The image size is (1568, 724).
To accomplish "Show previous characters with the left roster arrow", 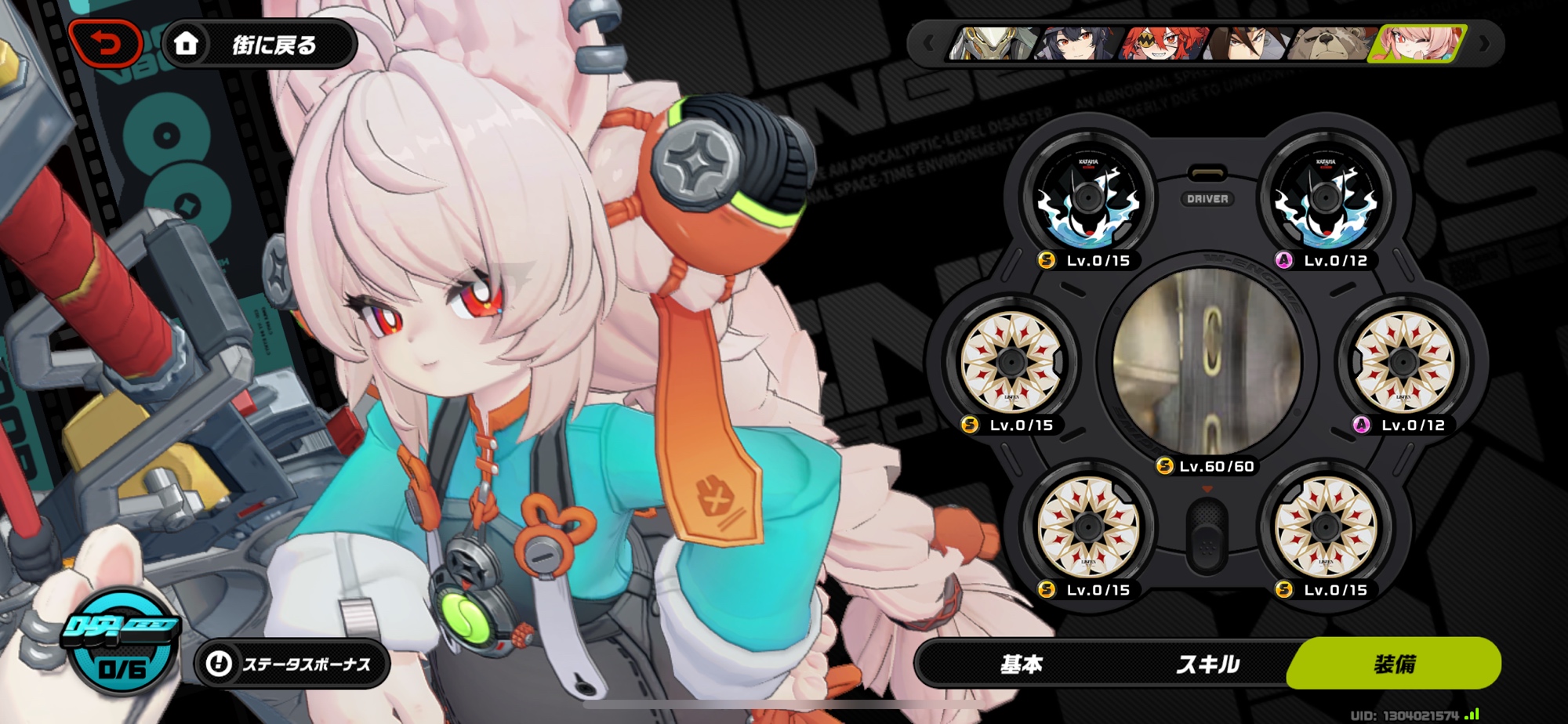I will coord(928,44).
